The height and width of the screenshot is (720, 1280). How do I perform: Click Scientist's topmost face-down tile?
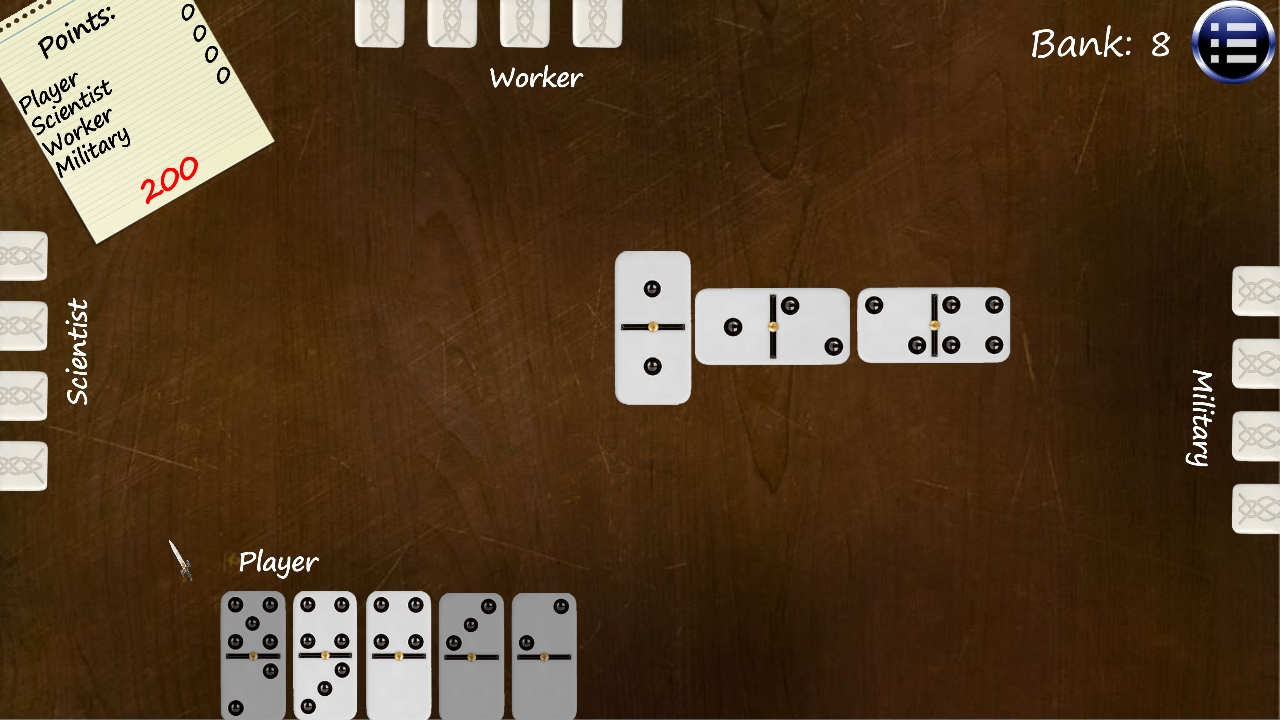click(x=20, y=255)
